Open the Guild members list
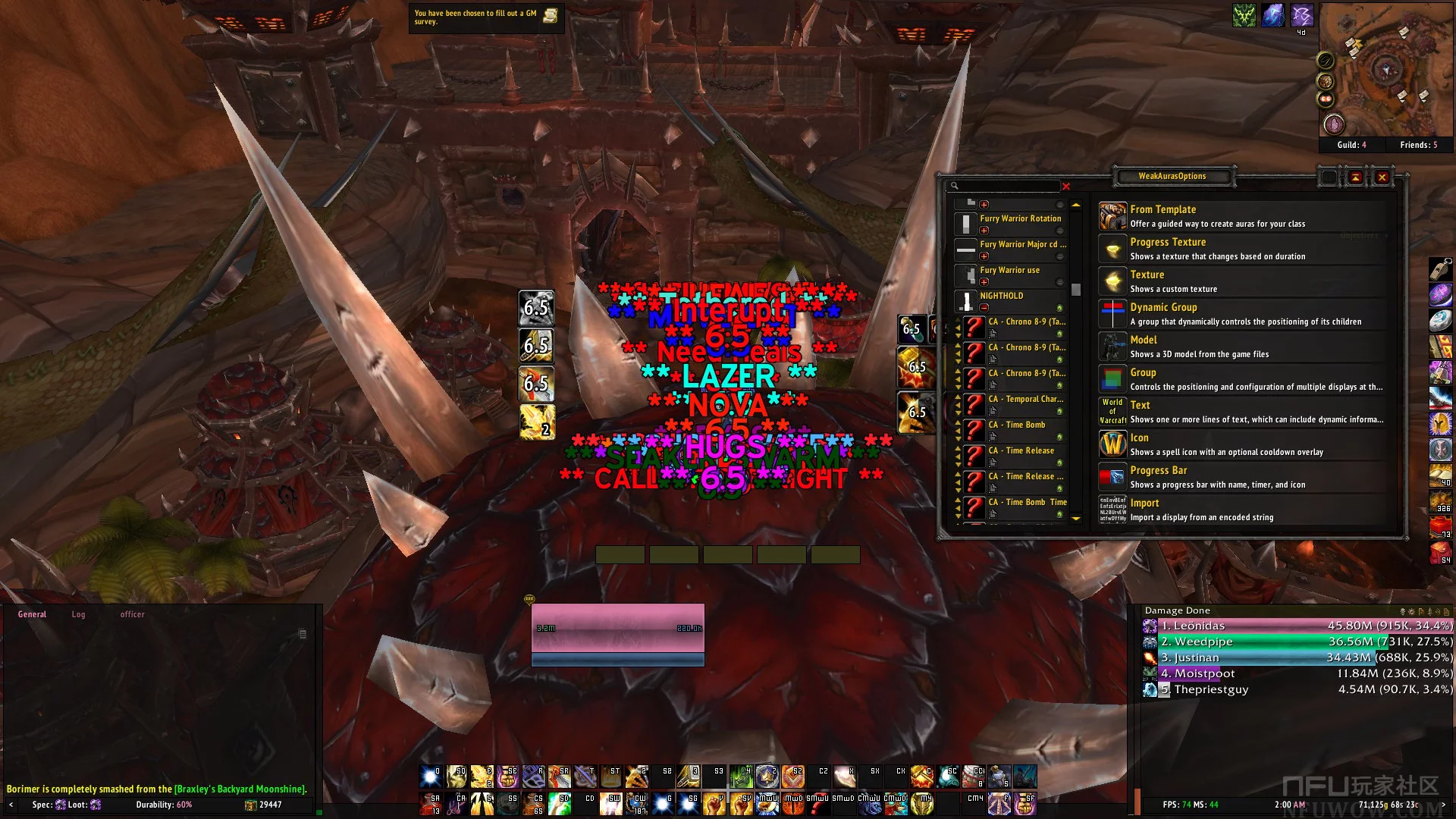This screenshot has width=1456, height=819. (1351, 145)
